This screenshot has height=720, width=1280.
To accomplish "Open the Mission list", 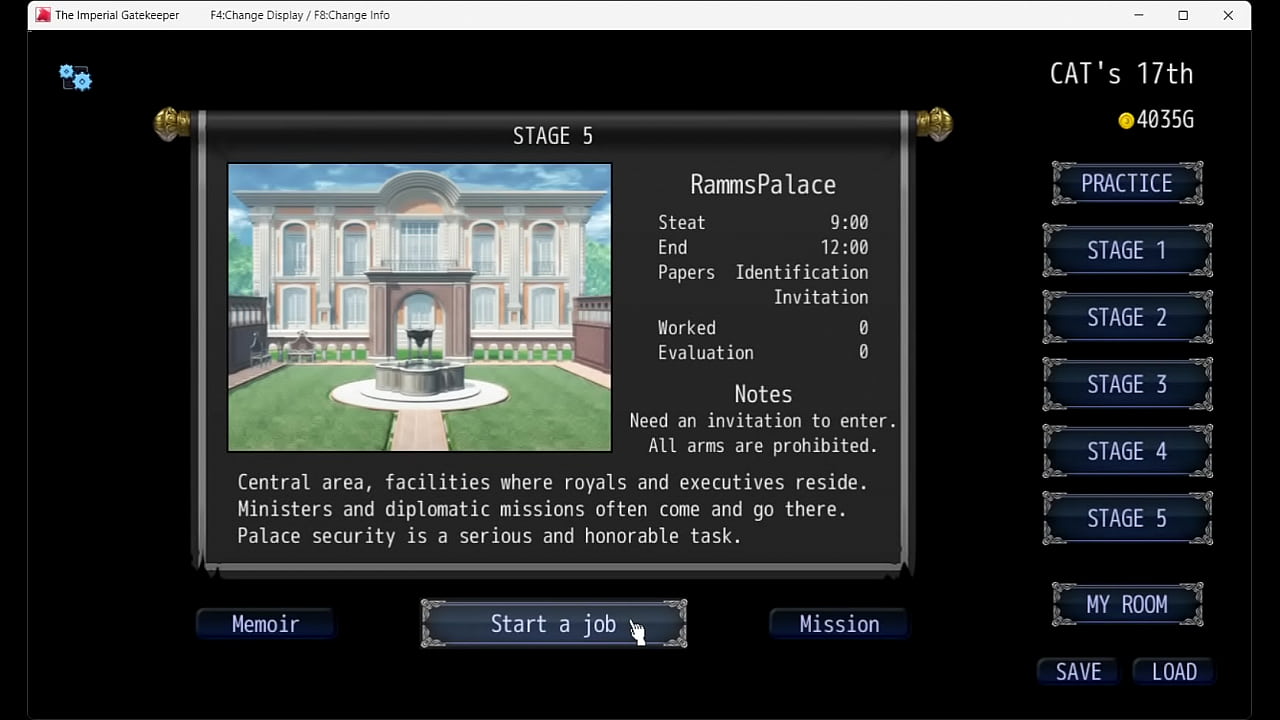I will tap(839, 624).
